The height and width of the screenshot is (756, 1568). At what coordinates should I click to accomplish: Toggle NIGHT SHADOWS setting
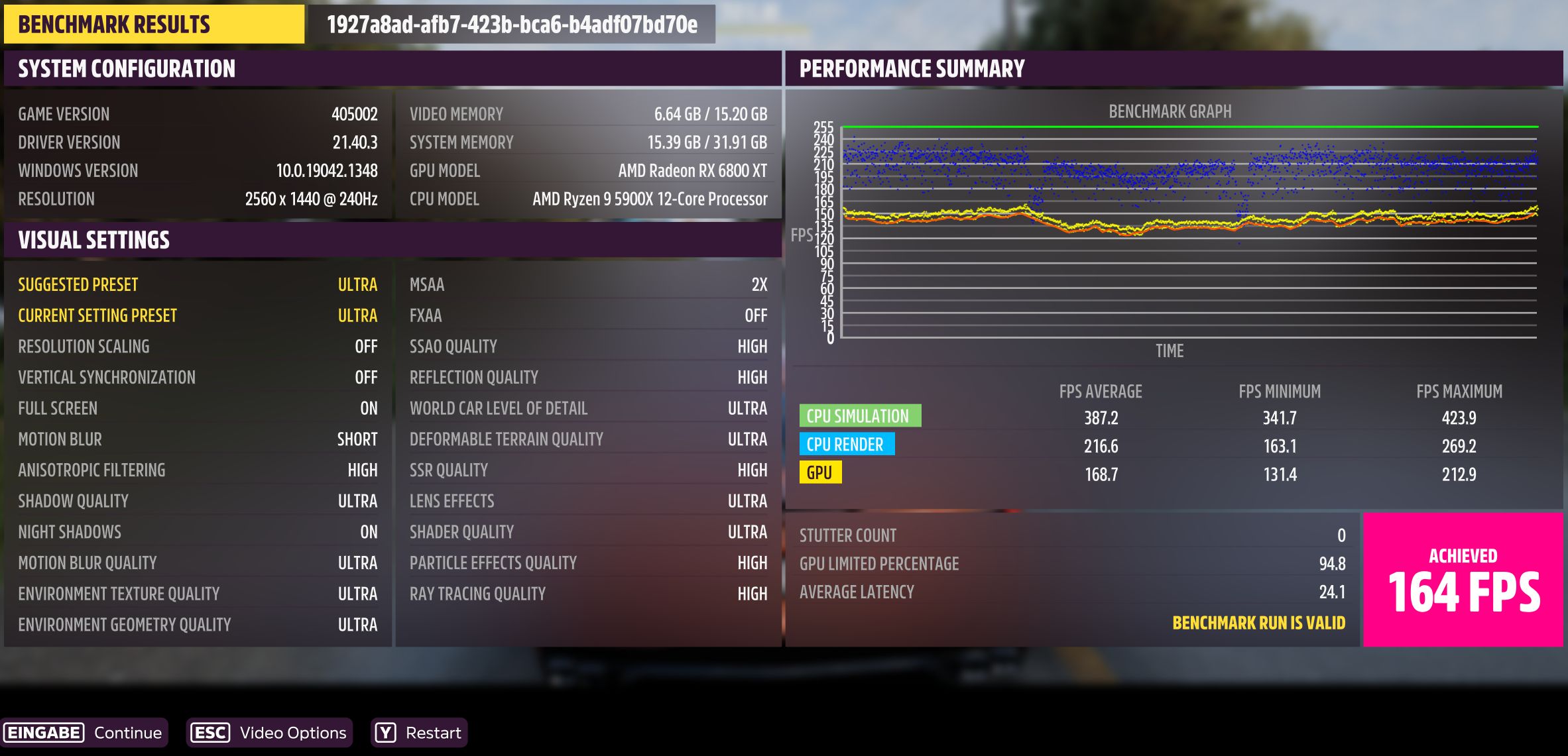[199, 531]
